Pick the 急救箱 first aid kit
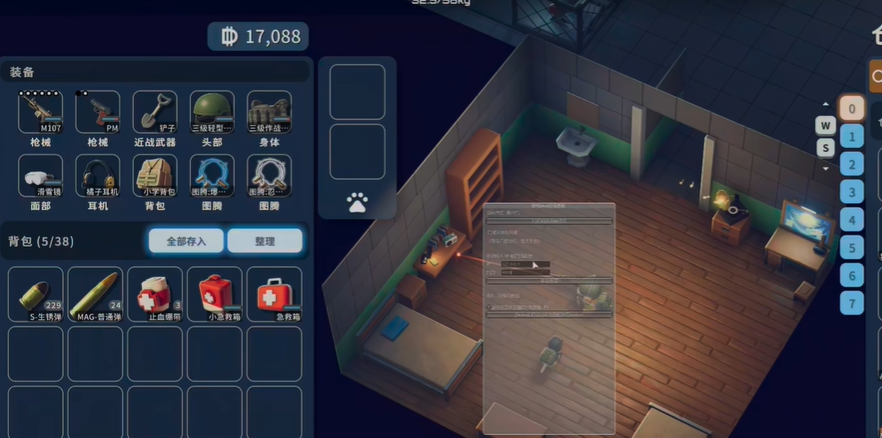Screen dimensions: 882x438 tap(273, 294)
